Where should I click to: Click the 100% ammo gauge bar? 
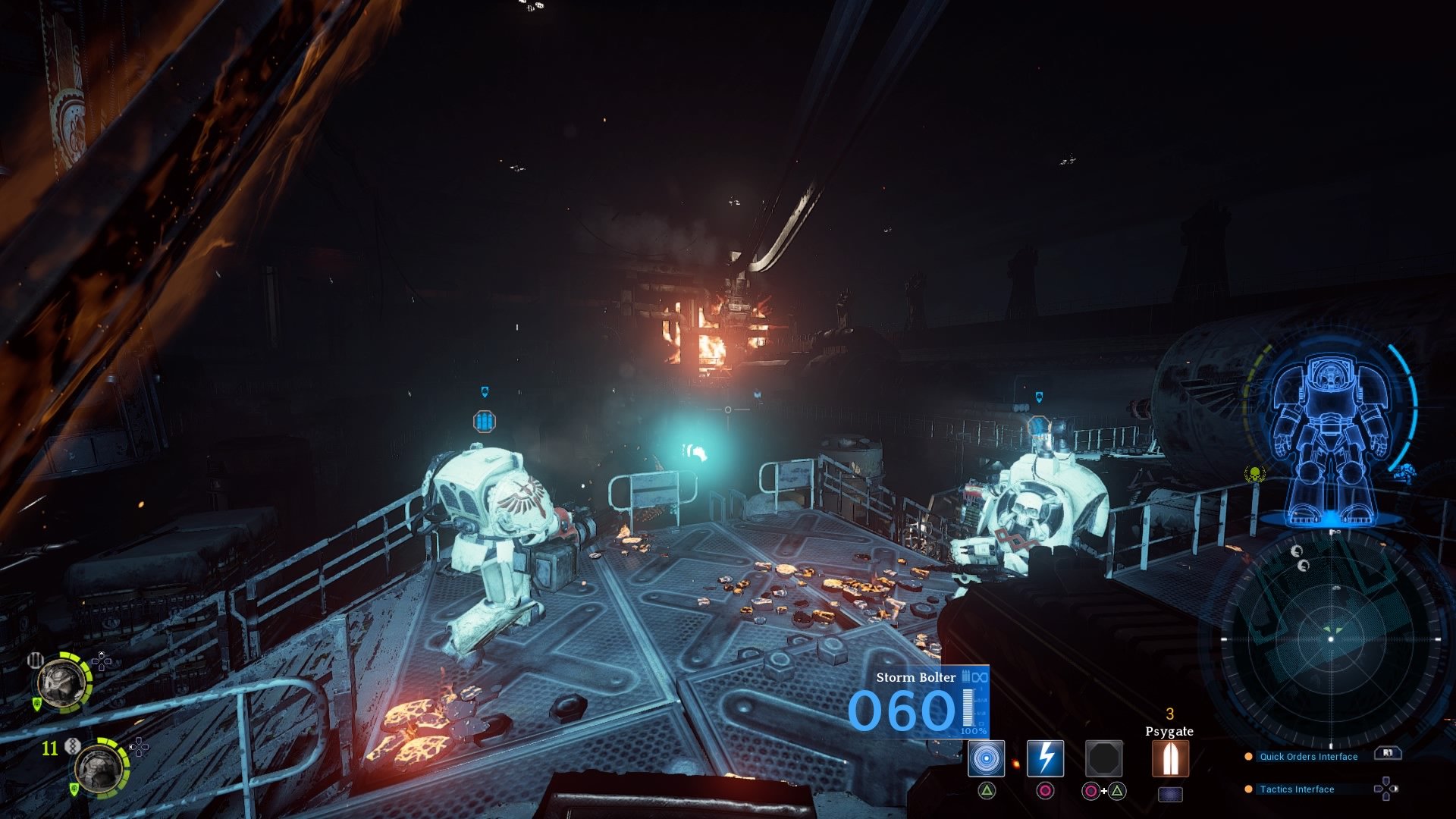coord(968,708)
